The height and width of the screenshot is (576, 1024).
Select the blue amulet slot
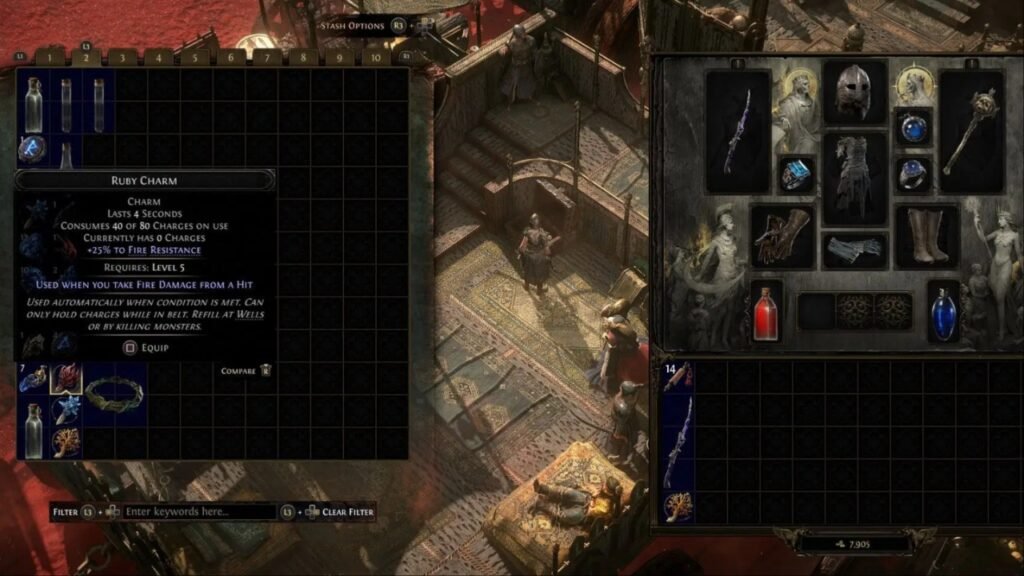coord(912,127)
